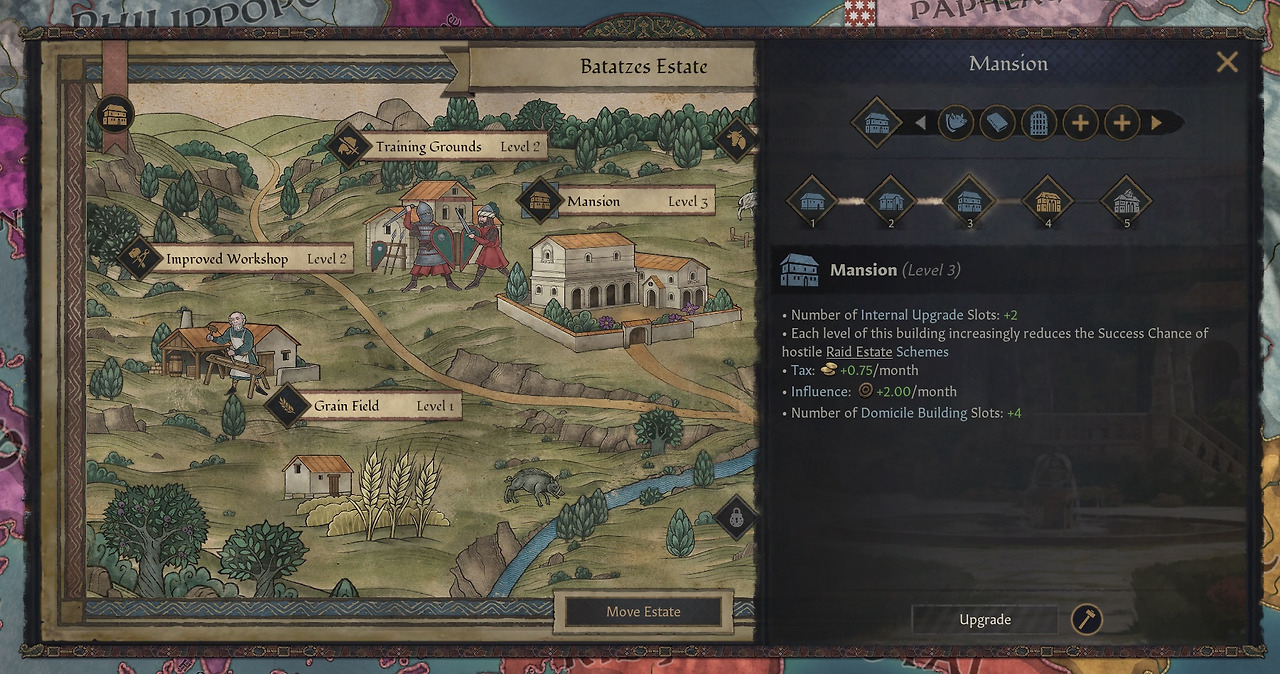Open the estate house icon on the ribbon
Viewport: 1280px width, 674px height.
[118, 114]
